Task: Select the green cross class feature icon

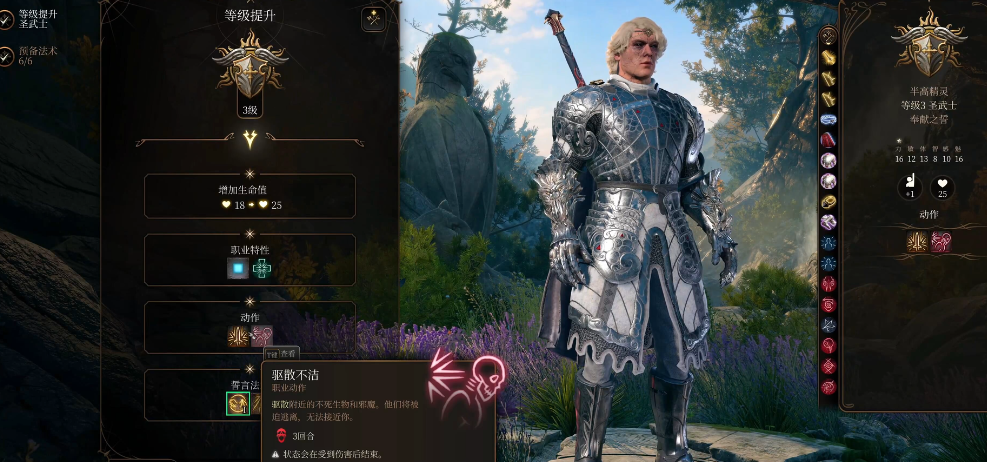Action: [x=262, y=268]
